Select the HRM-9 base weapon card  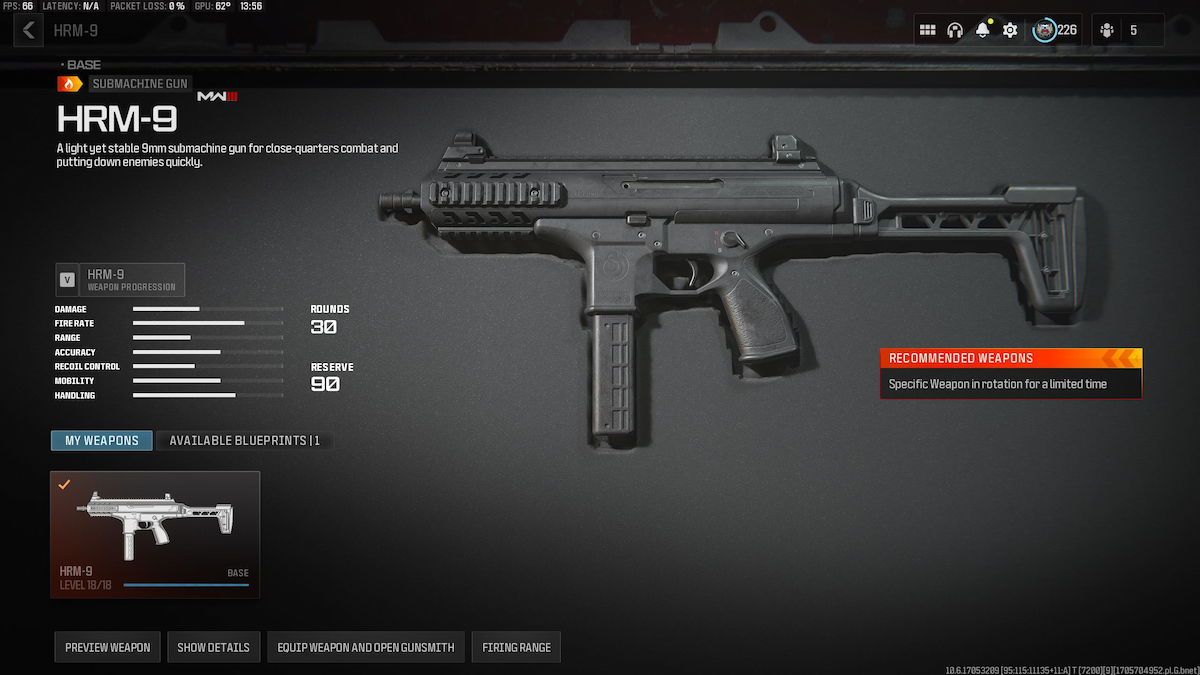155,534
